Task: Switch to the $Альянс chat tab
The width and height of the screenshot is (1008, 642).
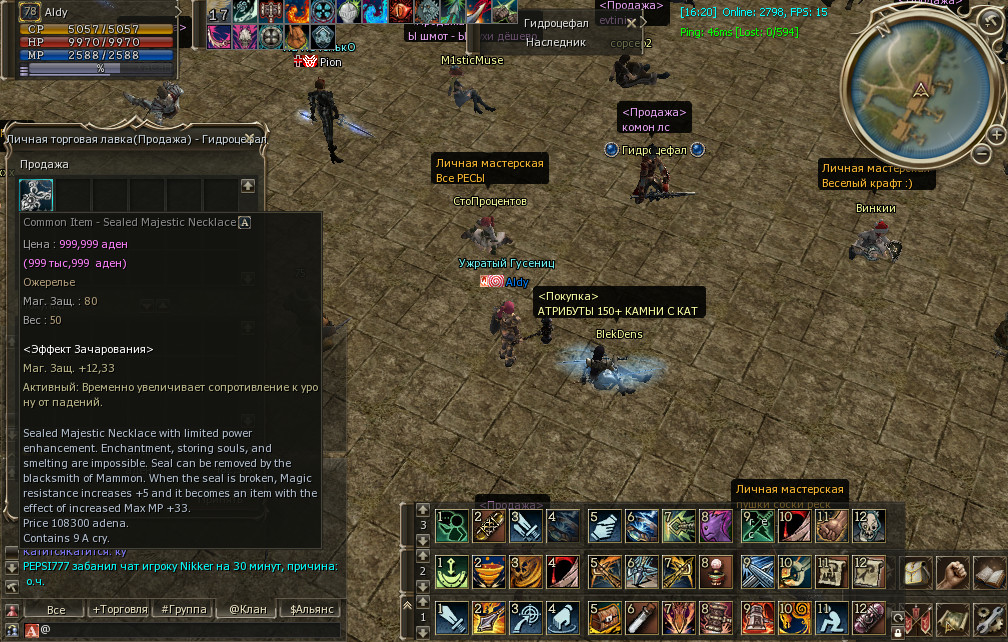Action: tap(309, 609)
